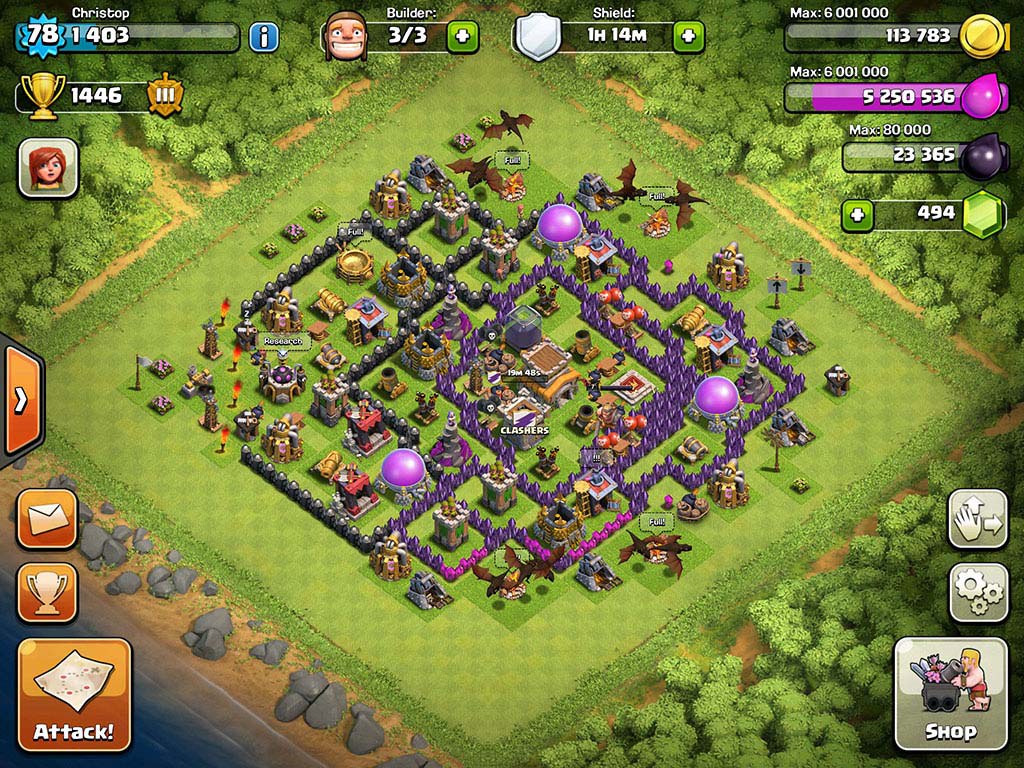Tap the experience level 78 star
Image resolution: width=1024 pixels, height=768 pixels.
pos(42,35)
